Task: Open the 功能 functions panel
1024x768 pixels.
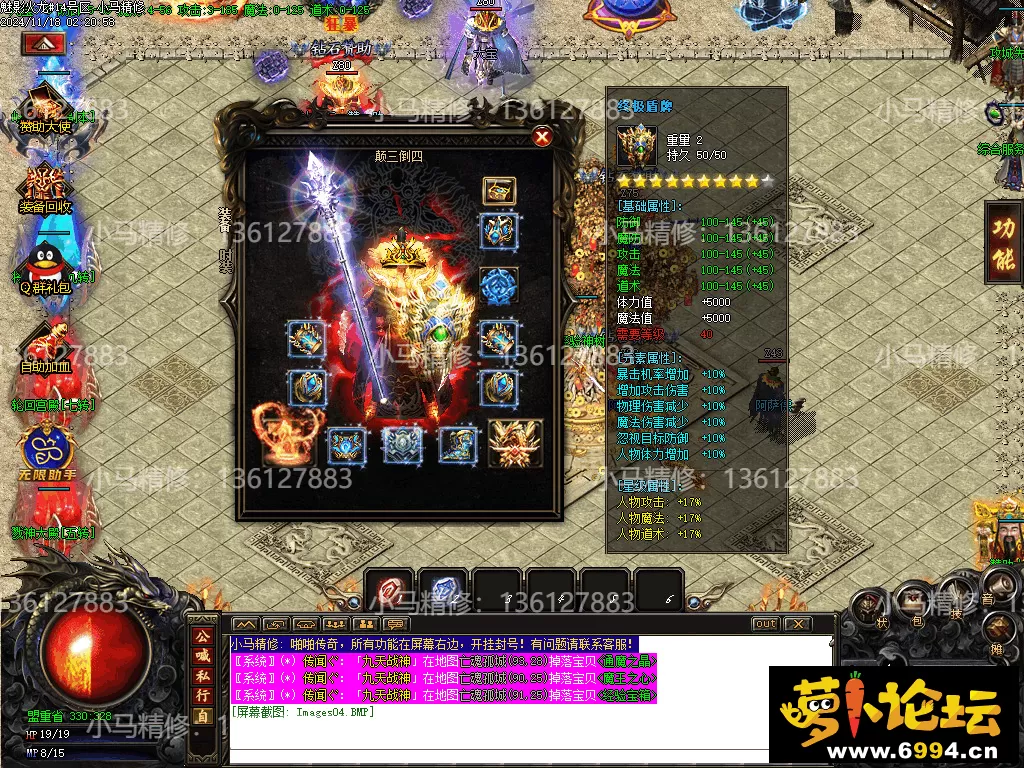Action: click(1002, 243)
